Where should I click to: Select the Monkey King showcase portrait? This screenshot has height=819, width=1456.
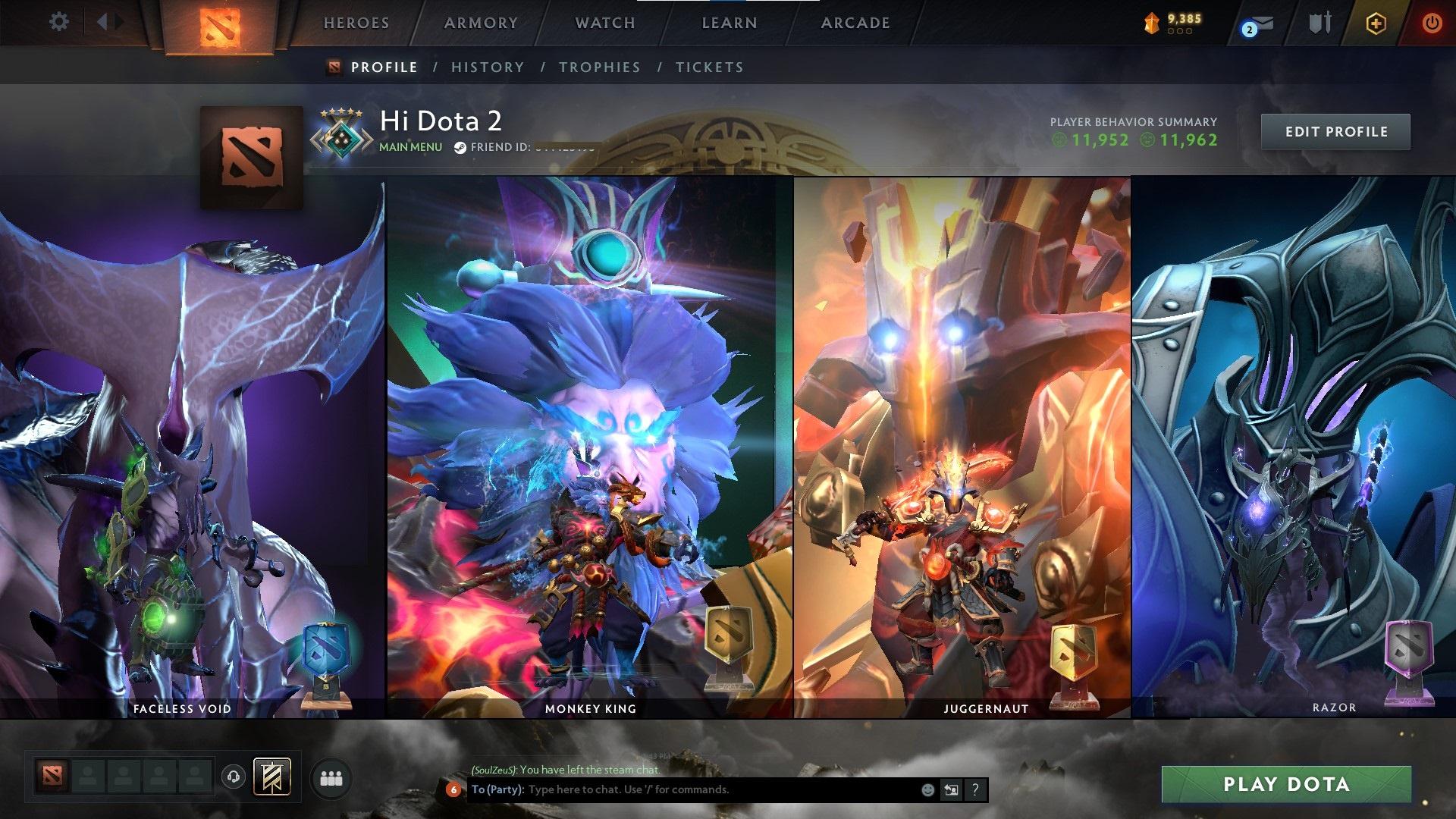point(588,447)
